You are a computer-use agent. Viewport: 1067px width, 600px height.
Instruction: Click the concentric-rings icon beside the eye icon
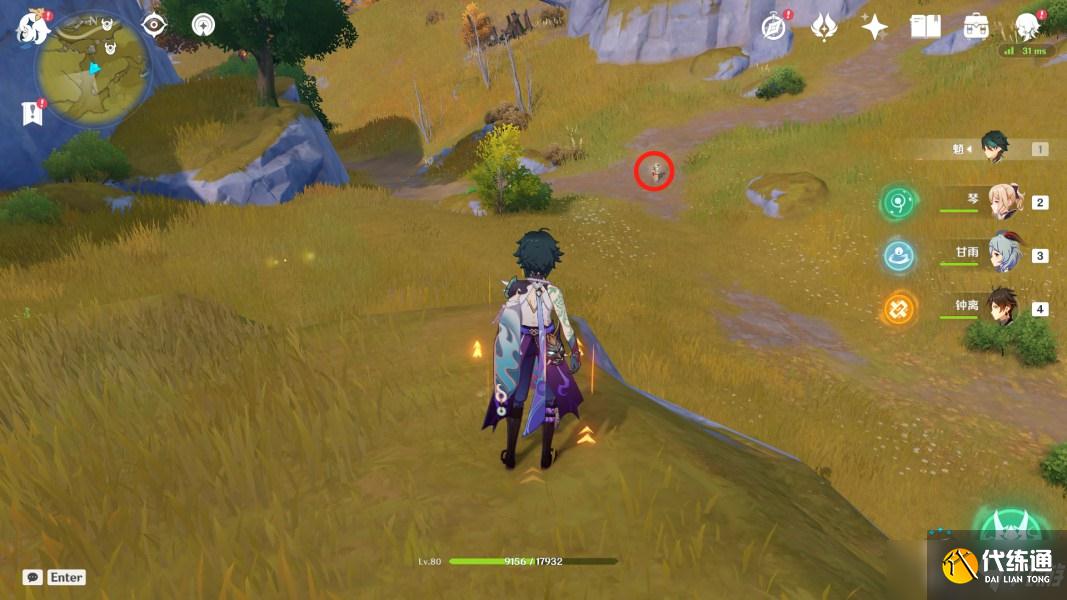pos(203,25)
